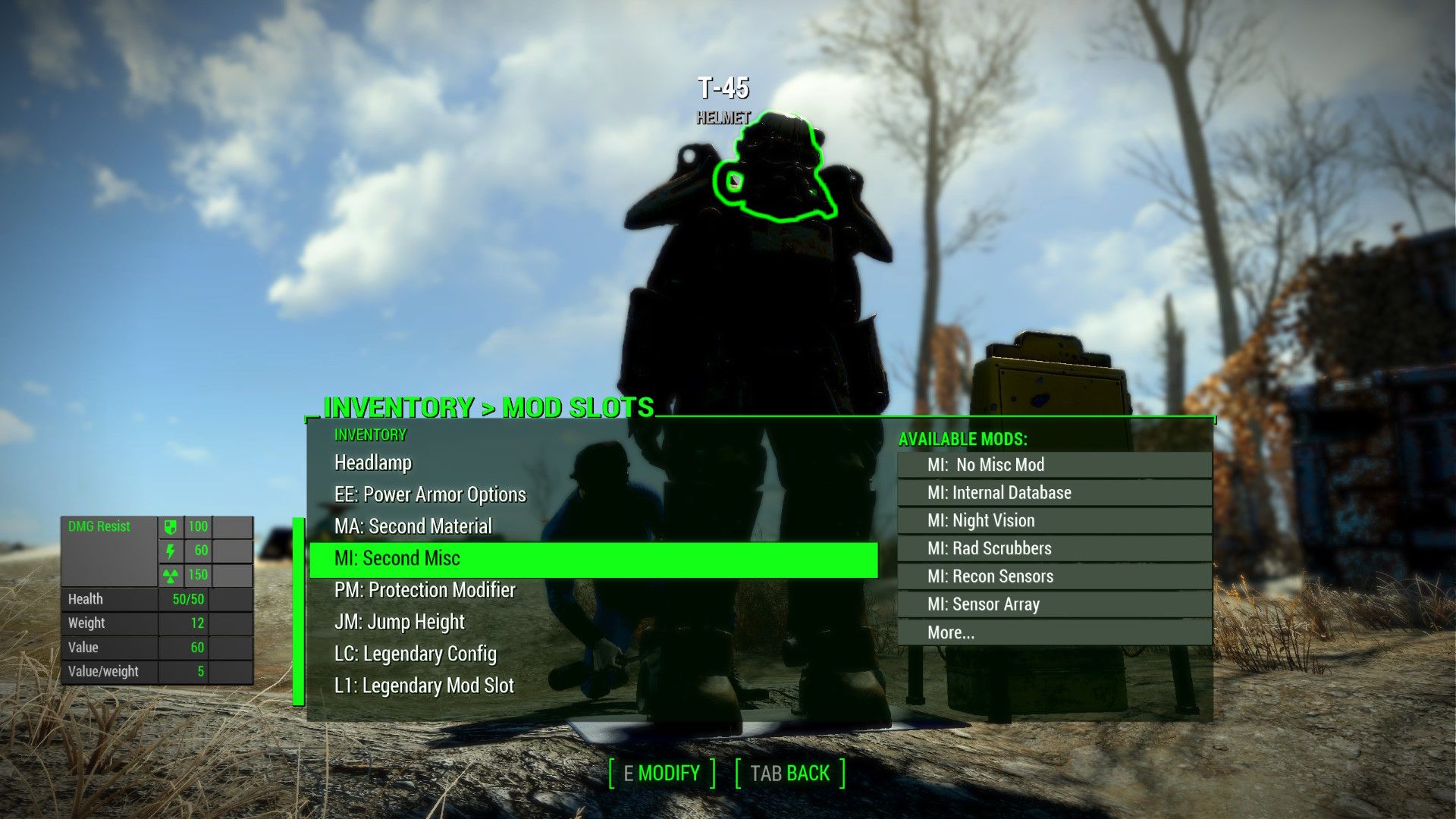1456x819 pixels.
Task: Select MI: Night Vision mod
Action: (x=981, y=520)
